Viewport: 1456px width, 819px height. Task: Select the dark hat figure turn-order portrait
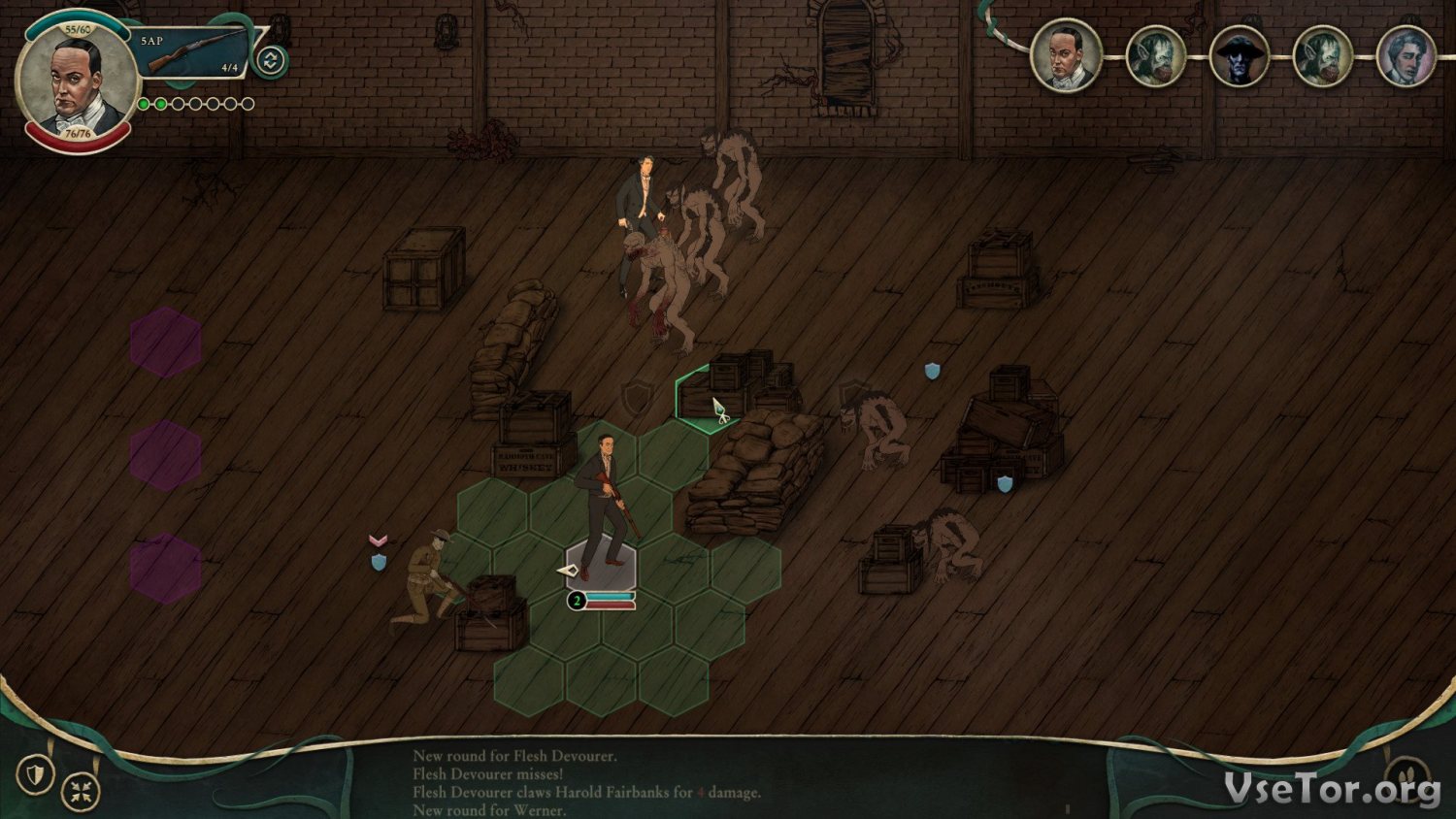coord(1239,56)
